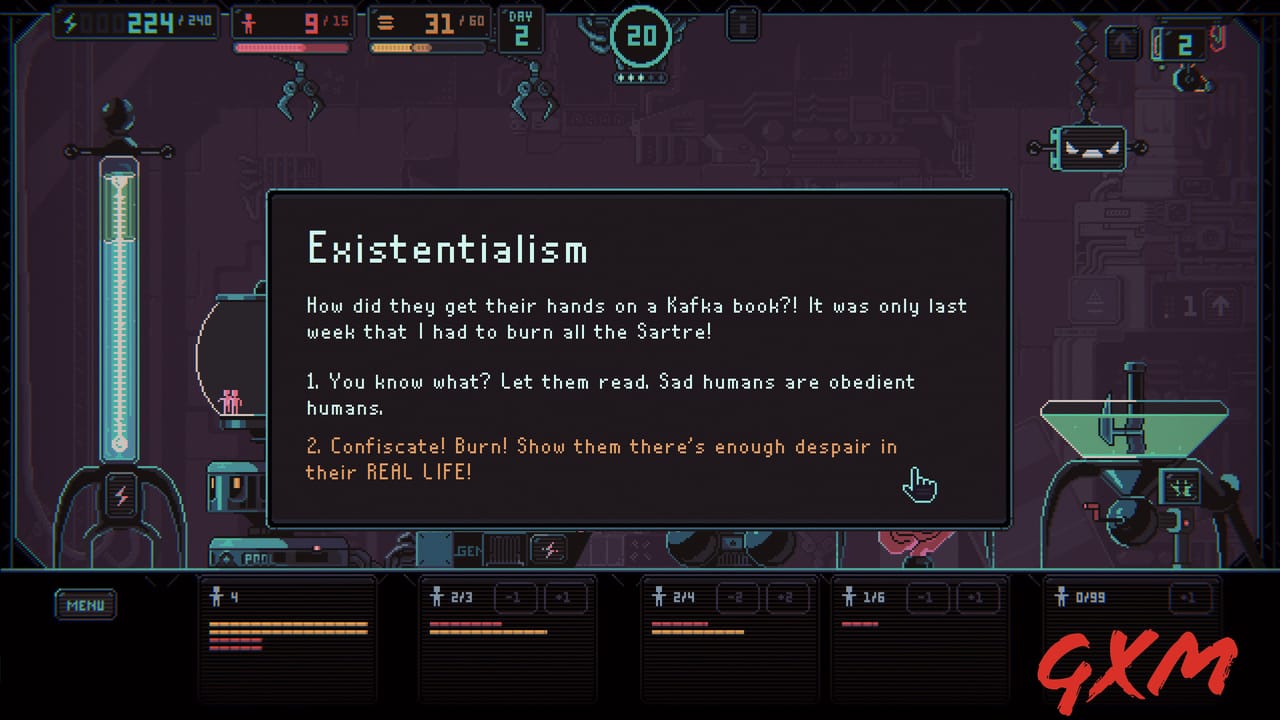Click the worker icon in the 2/3 panel

point(437,597)
